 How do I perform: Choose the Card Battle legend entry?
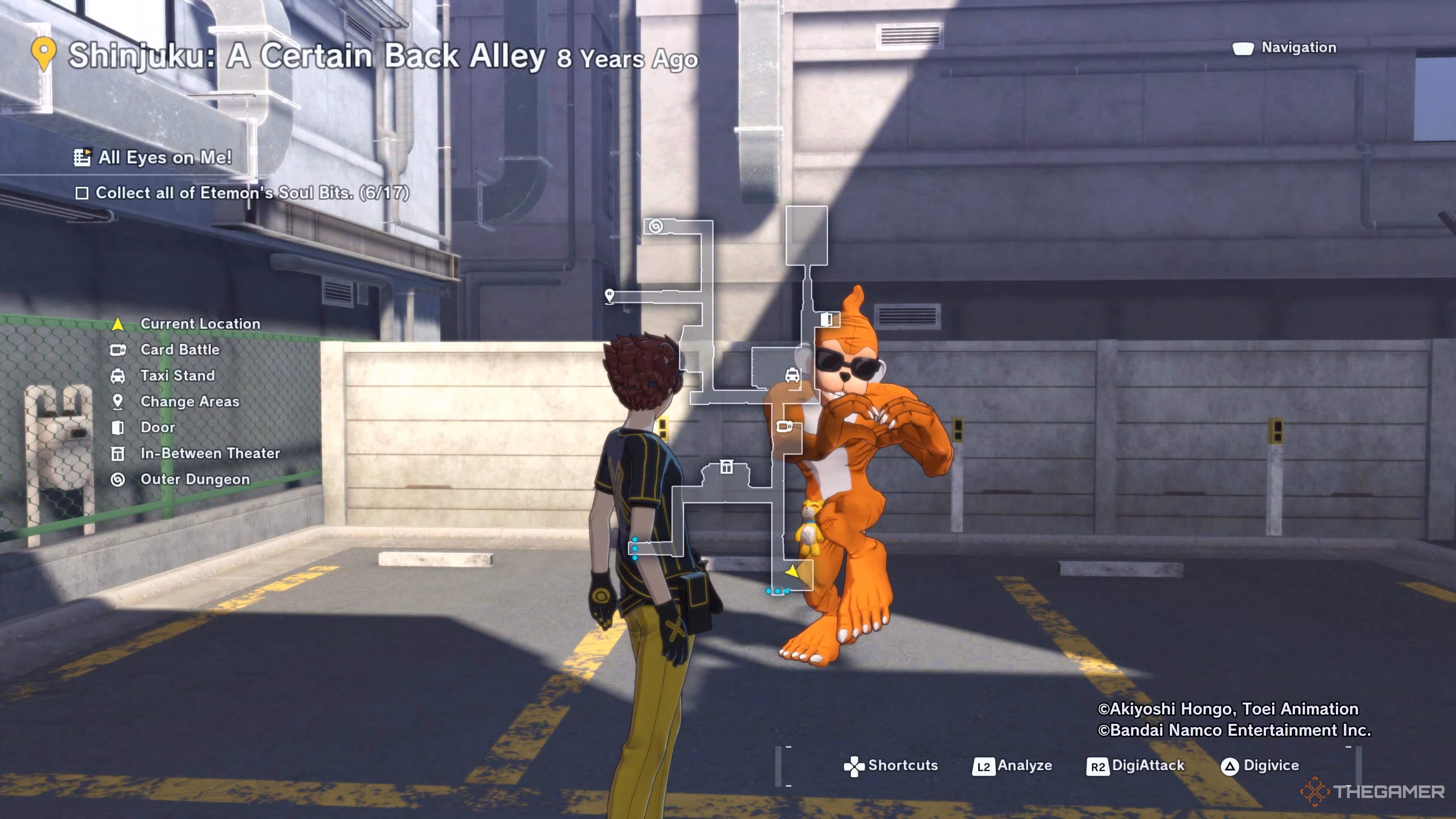[x=180, y=350]
